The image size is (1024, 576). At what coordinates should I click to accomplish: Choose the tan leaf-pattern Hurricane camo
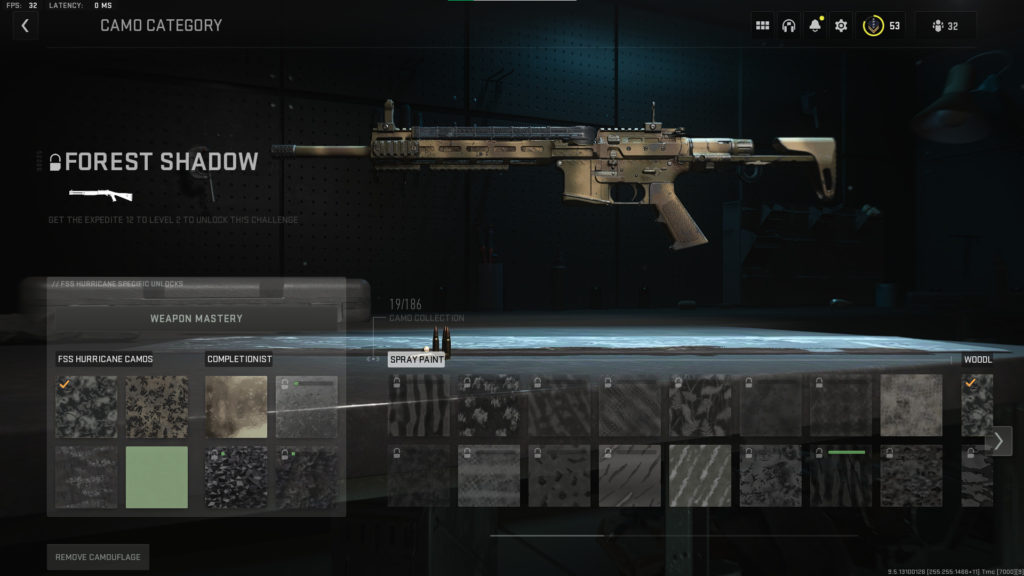[157, 407]
